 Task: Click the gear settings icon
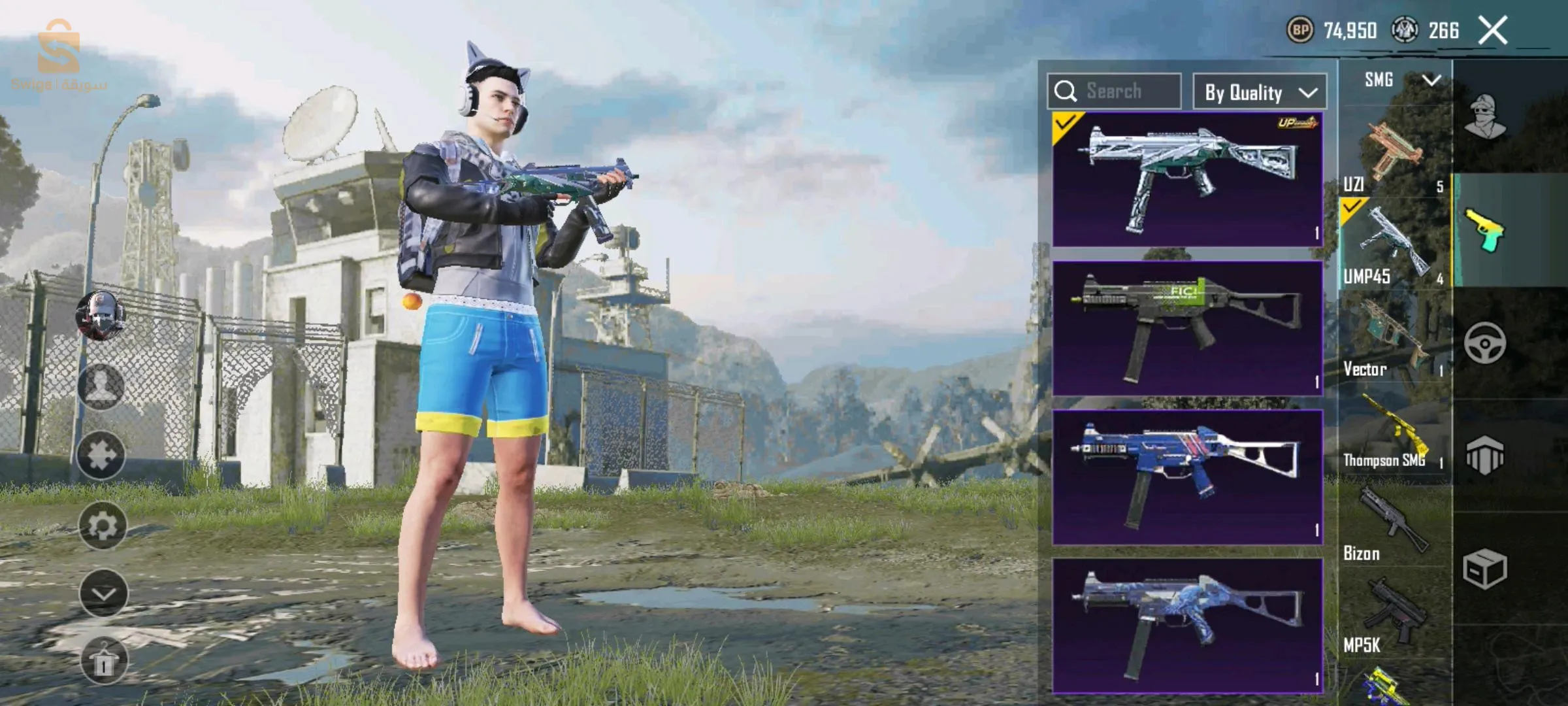(x=103, y=526)
